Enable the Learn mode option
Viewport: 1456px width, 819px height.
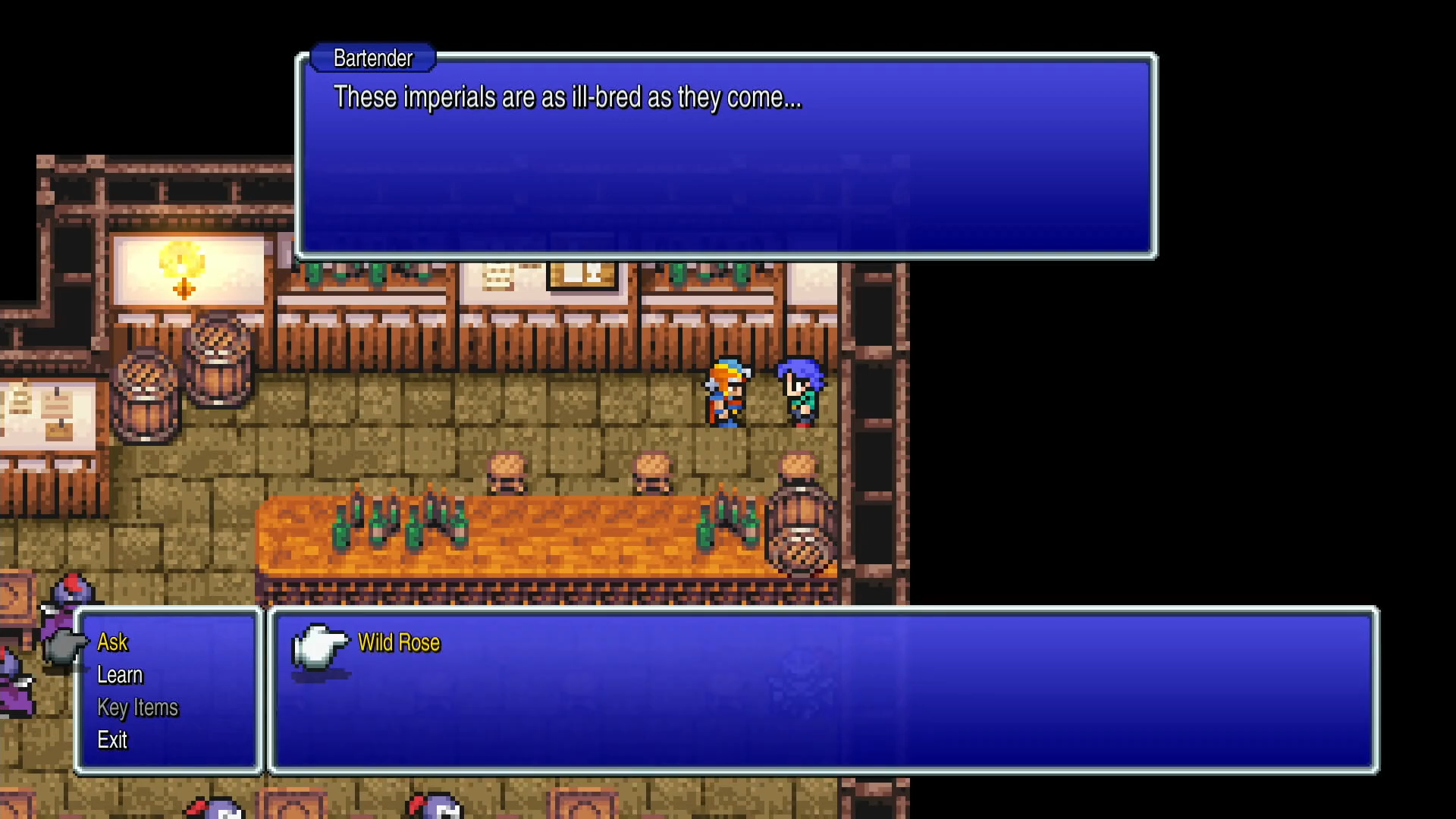point(120,675)
